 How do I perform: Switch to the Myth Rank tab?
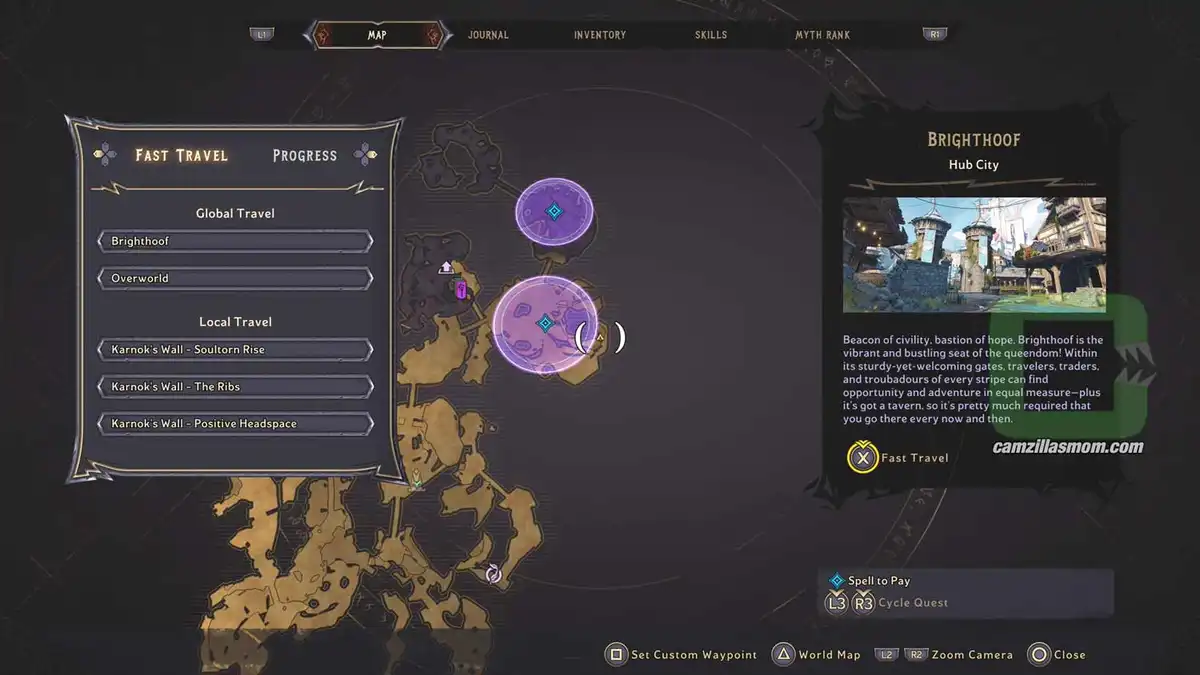pos(822,35)
